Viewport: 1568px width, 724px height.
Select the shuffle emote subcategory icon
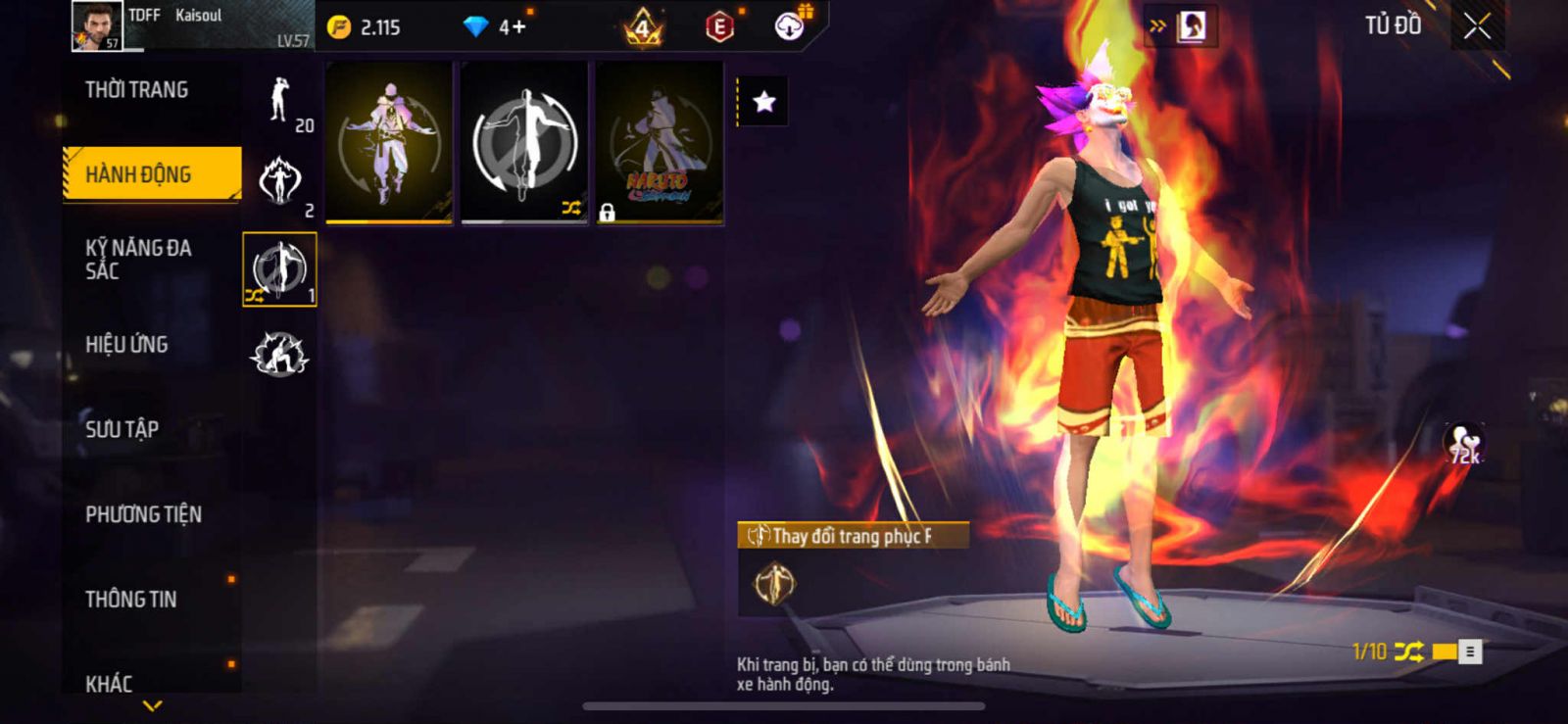(x=279, y=269)
